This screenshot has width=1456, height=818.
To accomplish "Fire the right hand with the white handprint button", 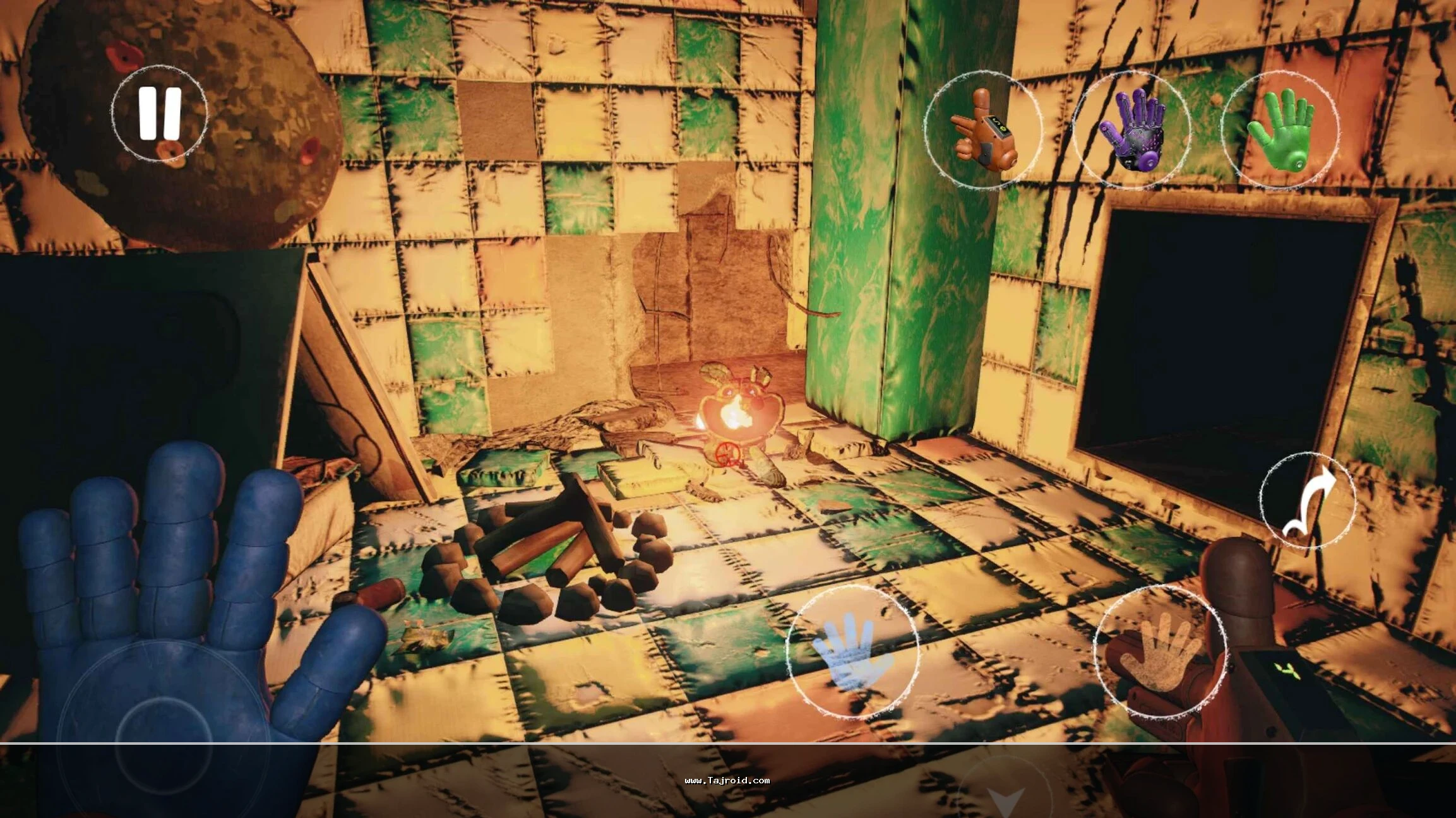I will tap(1161, 651).
